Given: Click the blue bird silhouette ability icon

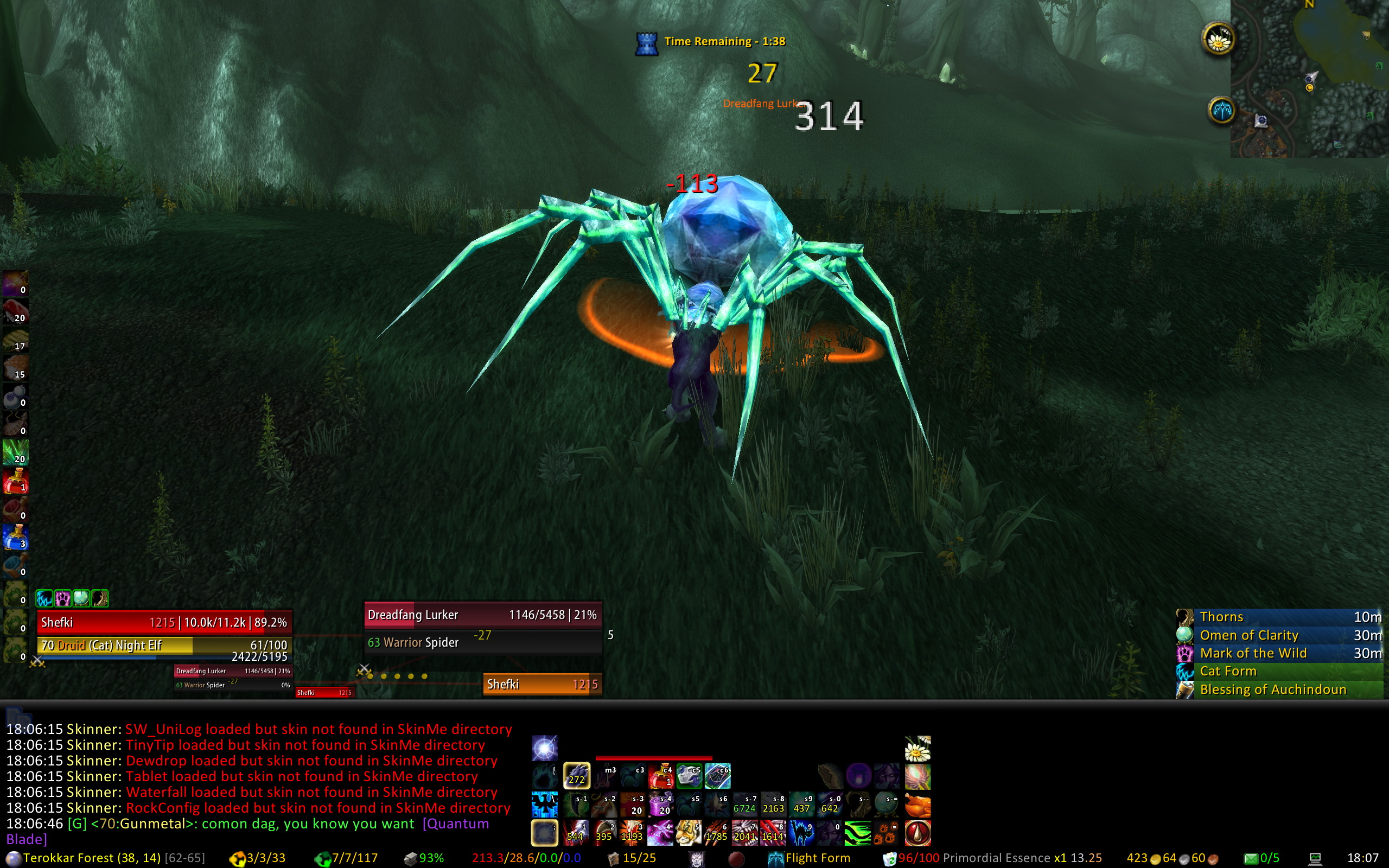Looking at the screenshot, I should click(x=544, y=805).
